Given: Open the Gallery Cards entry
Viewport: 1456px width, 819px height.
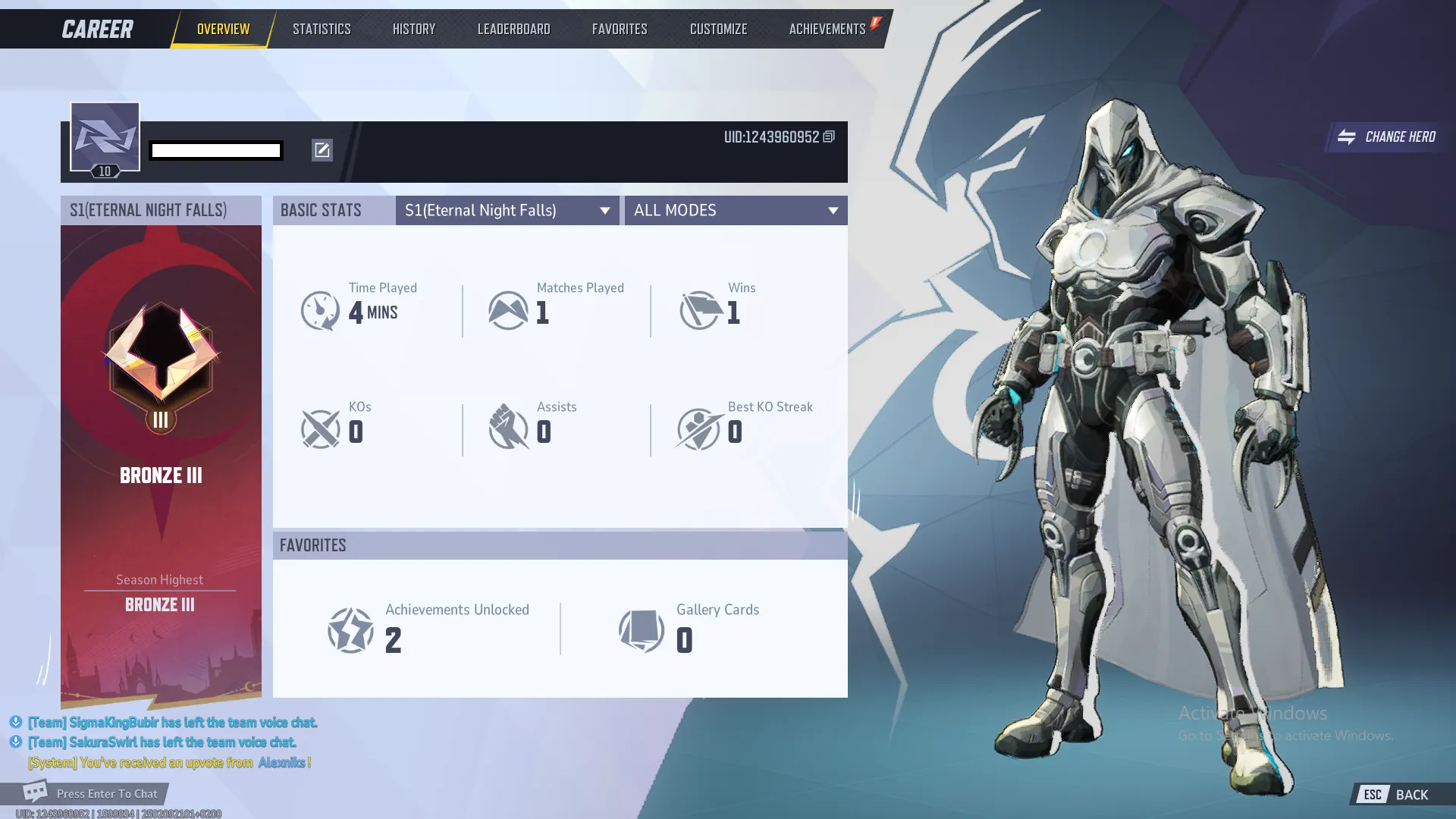Looking at the screenshot, I should (689, 629).
